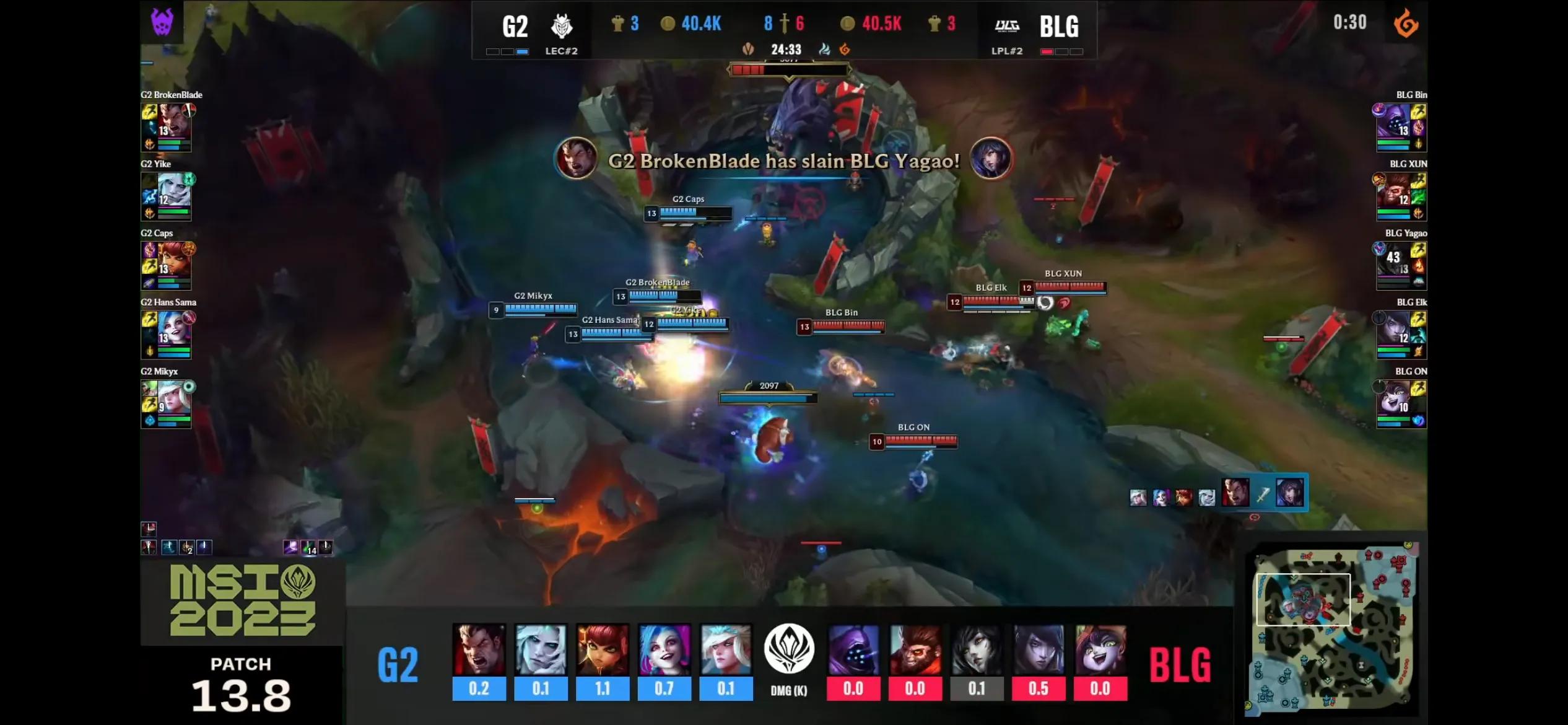This screenshot has height=725, width=1568.
Task: Click the purple monster icon in the top-left corner
Action: click(x=162, y=23)
